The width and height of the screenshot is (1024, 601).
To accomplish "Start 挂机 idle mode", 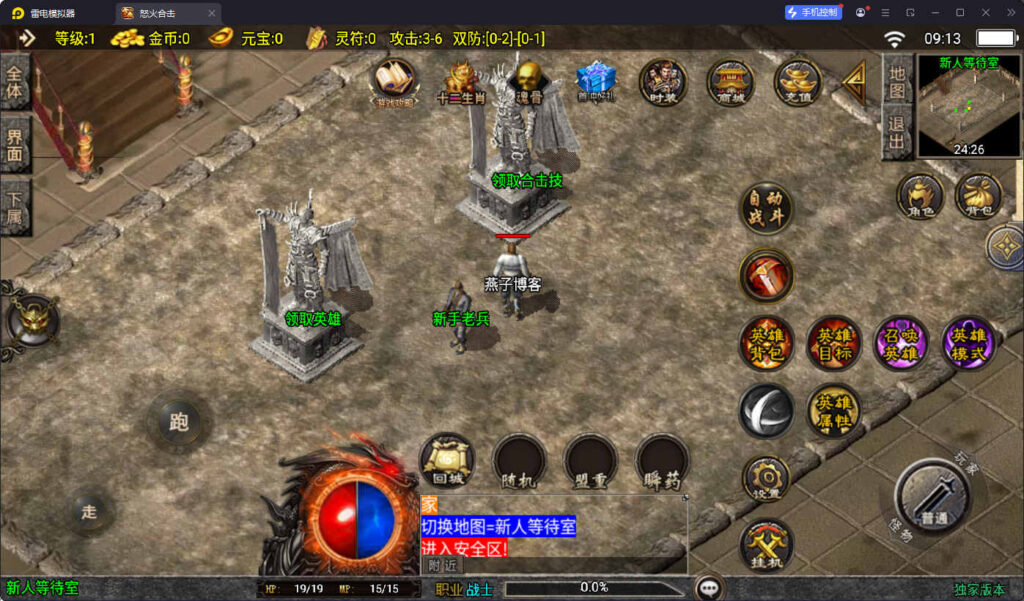I will coord(766,545).
